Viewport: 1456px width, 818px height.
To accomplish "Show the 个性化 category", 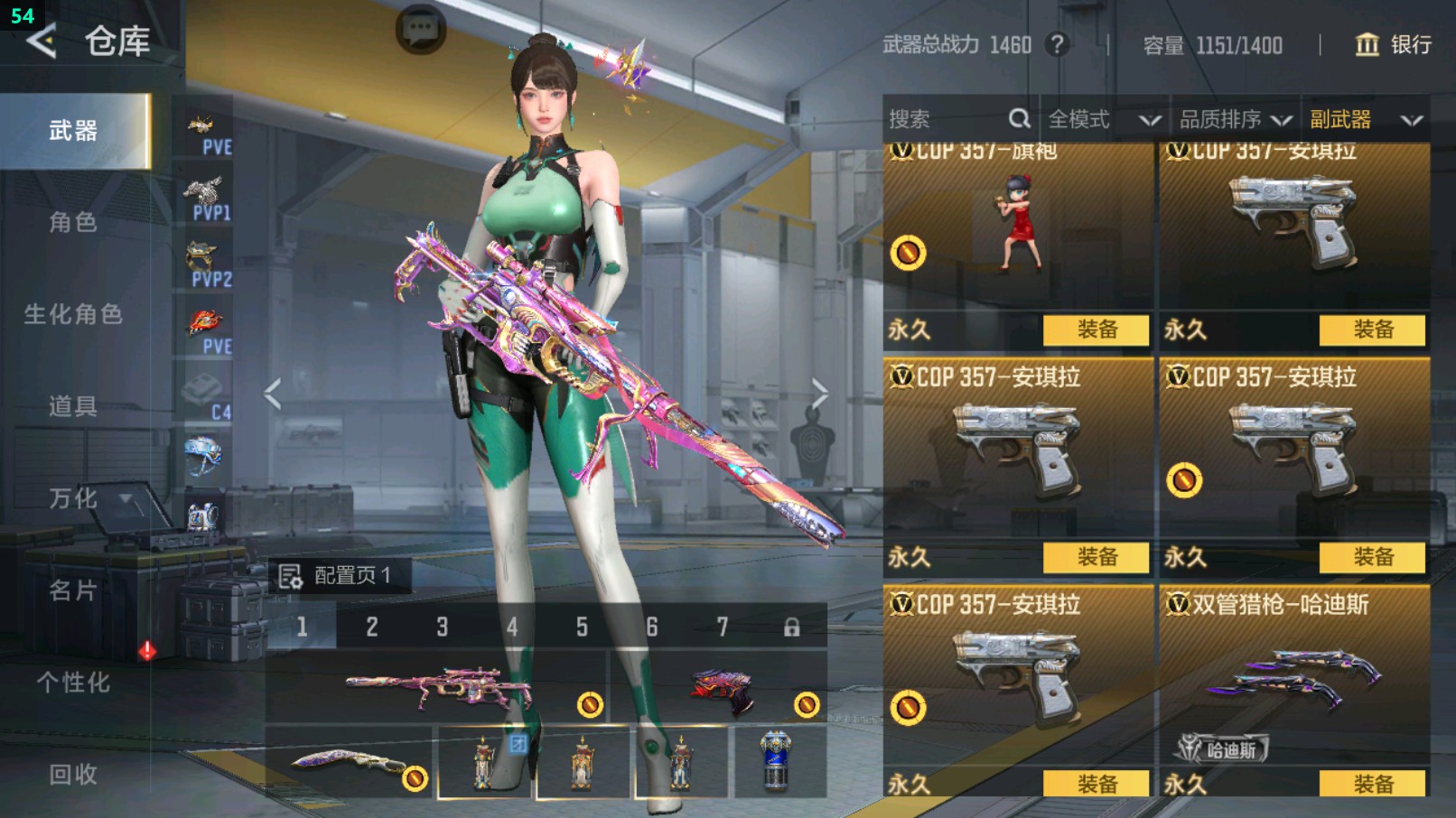I will coord(73,683).
